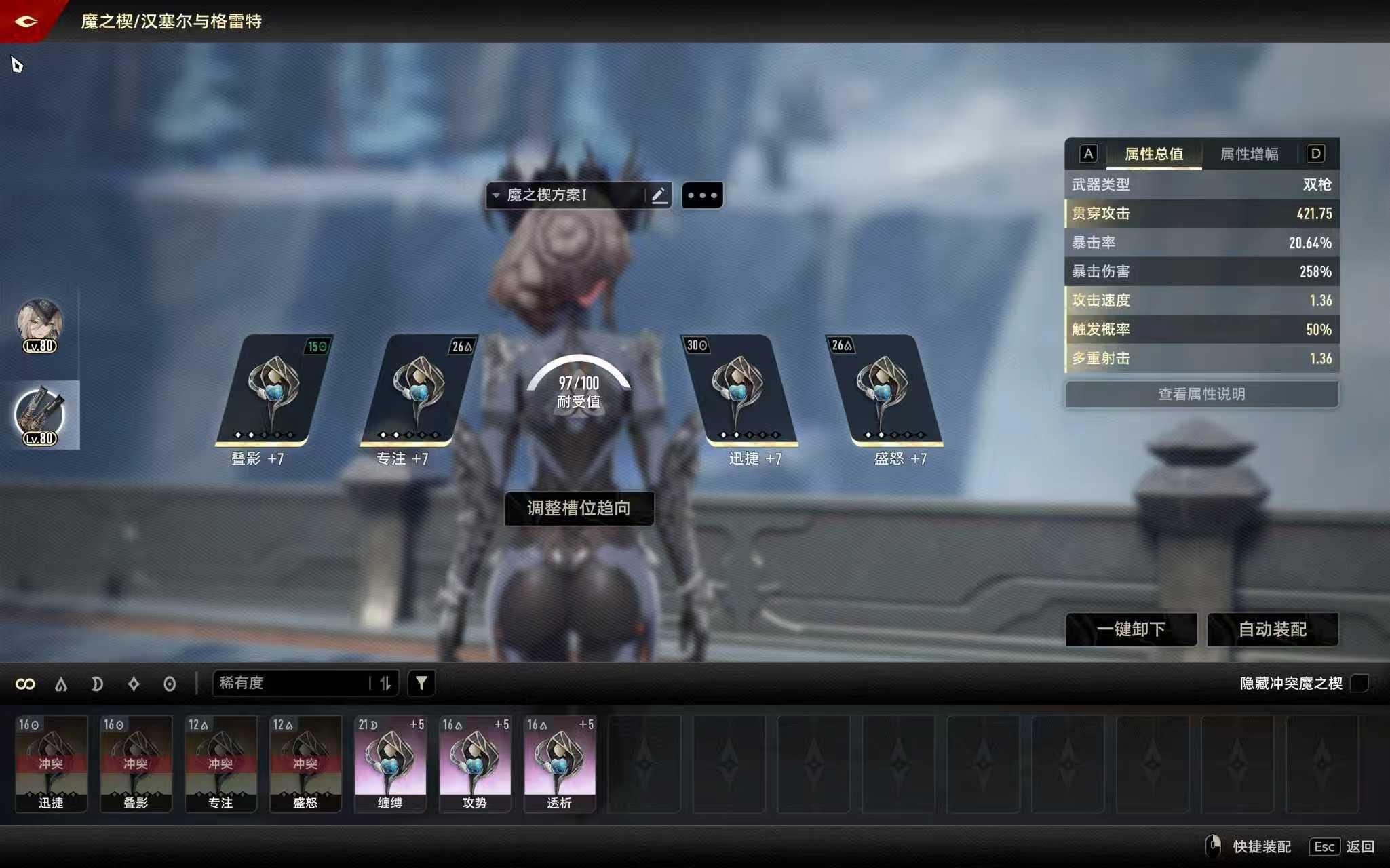Screen dimensions: 1390x868
Task: Select the equipped 专注 +7 wedge
Action: click(419, 391)
